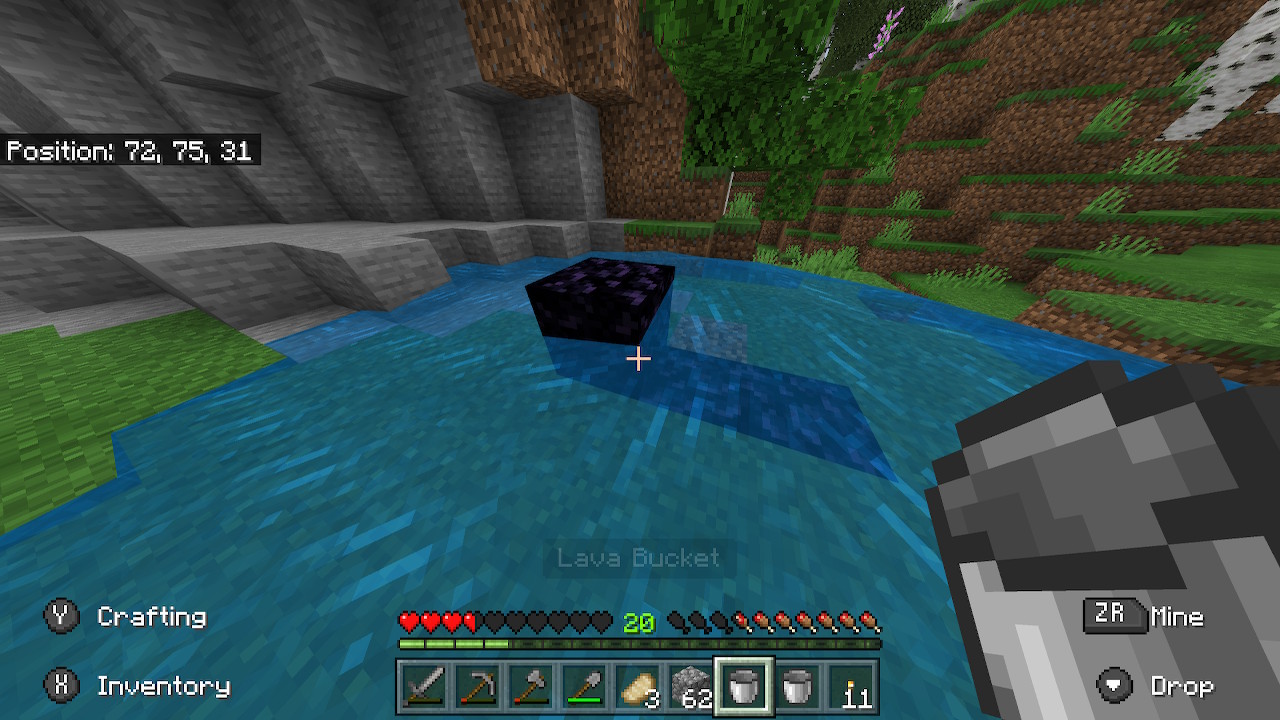Select the unhighlighted bucket next to the torches
The image size is (1280, 720).
797,687
